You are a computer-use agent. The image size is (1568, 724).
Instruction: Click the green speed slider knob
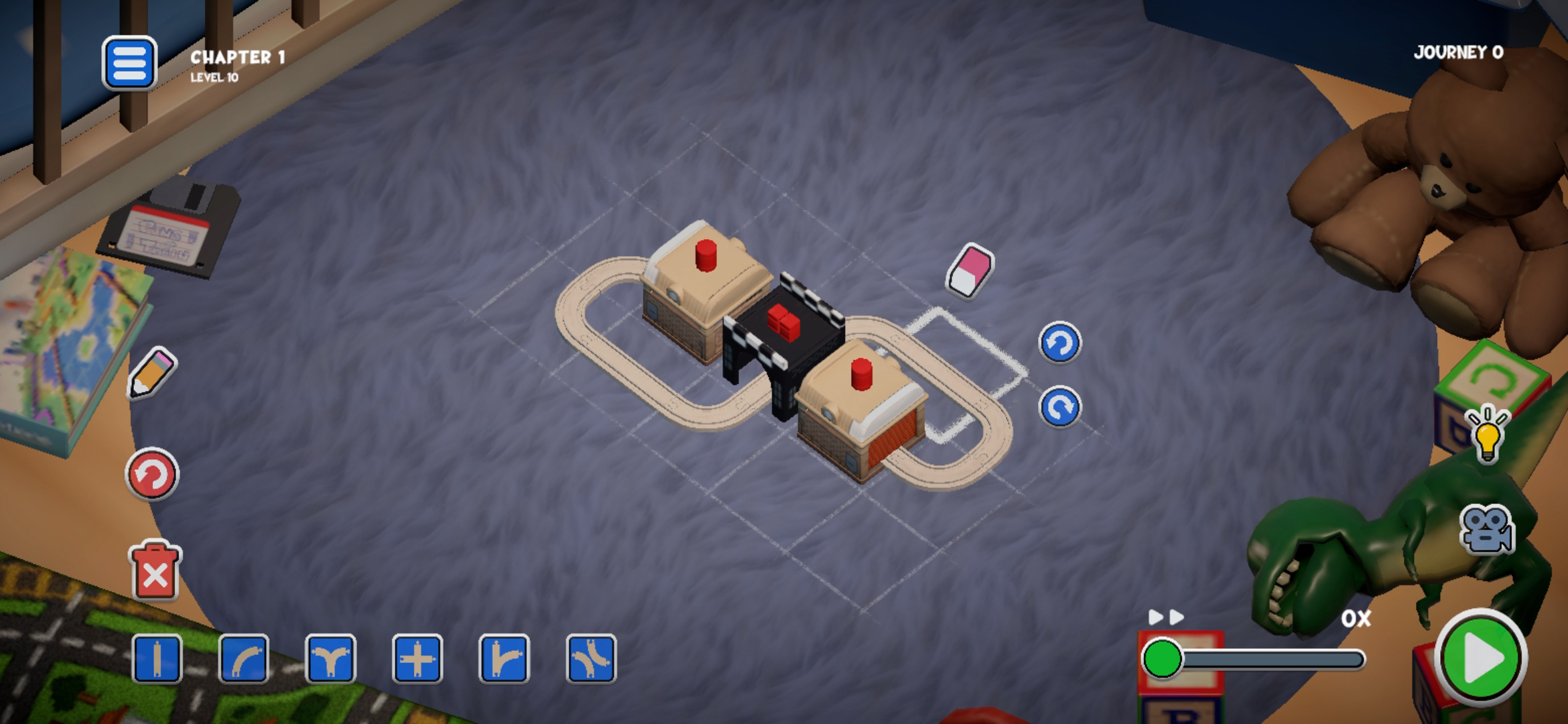[1163, 659]
